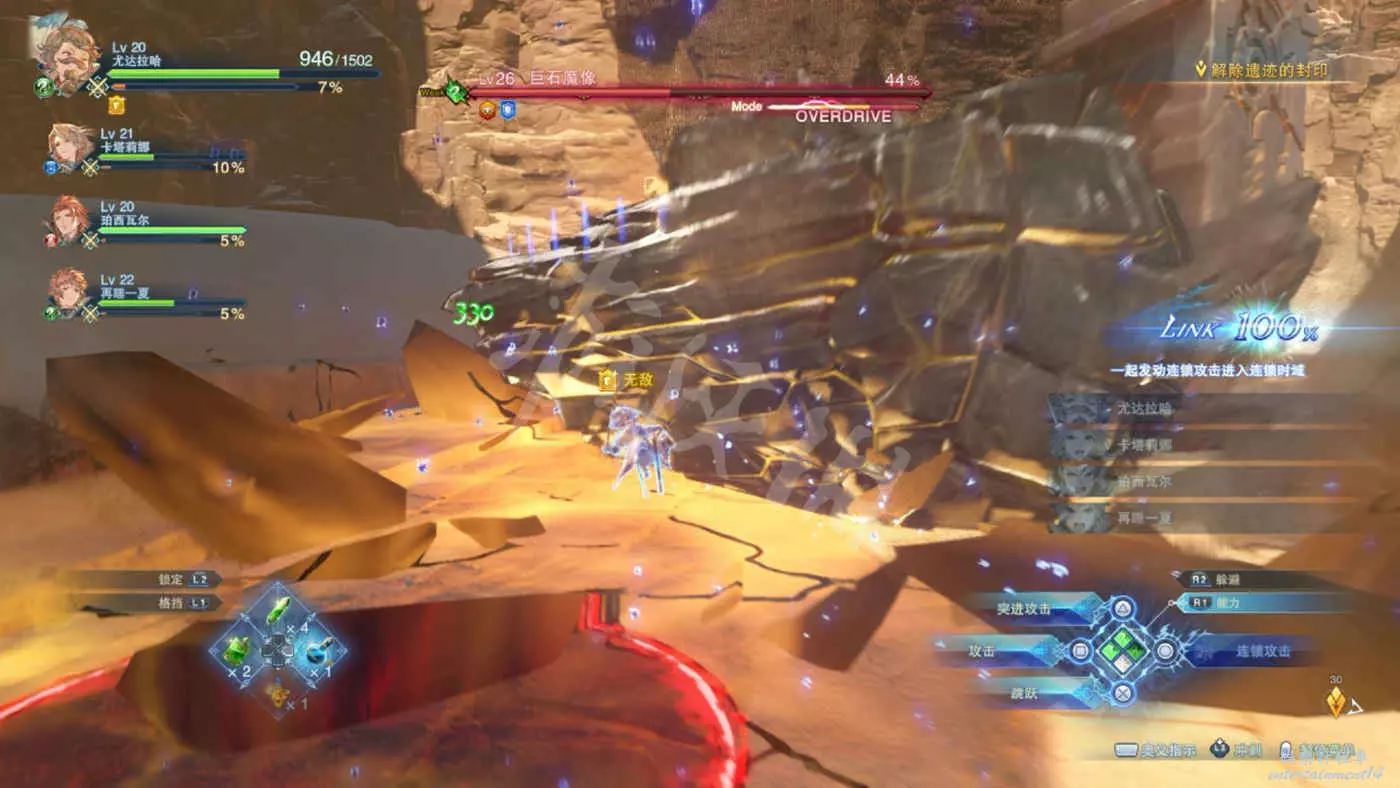Choose the 珀西瓦尔 party portrait
Image resolution: width=1400 pixels, height=788 pixels.
[x=70, y=222]
